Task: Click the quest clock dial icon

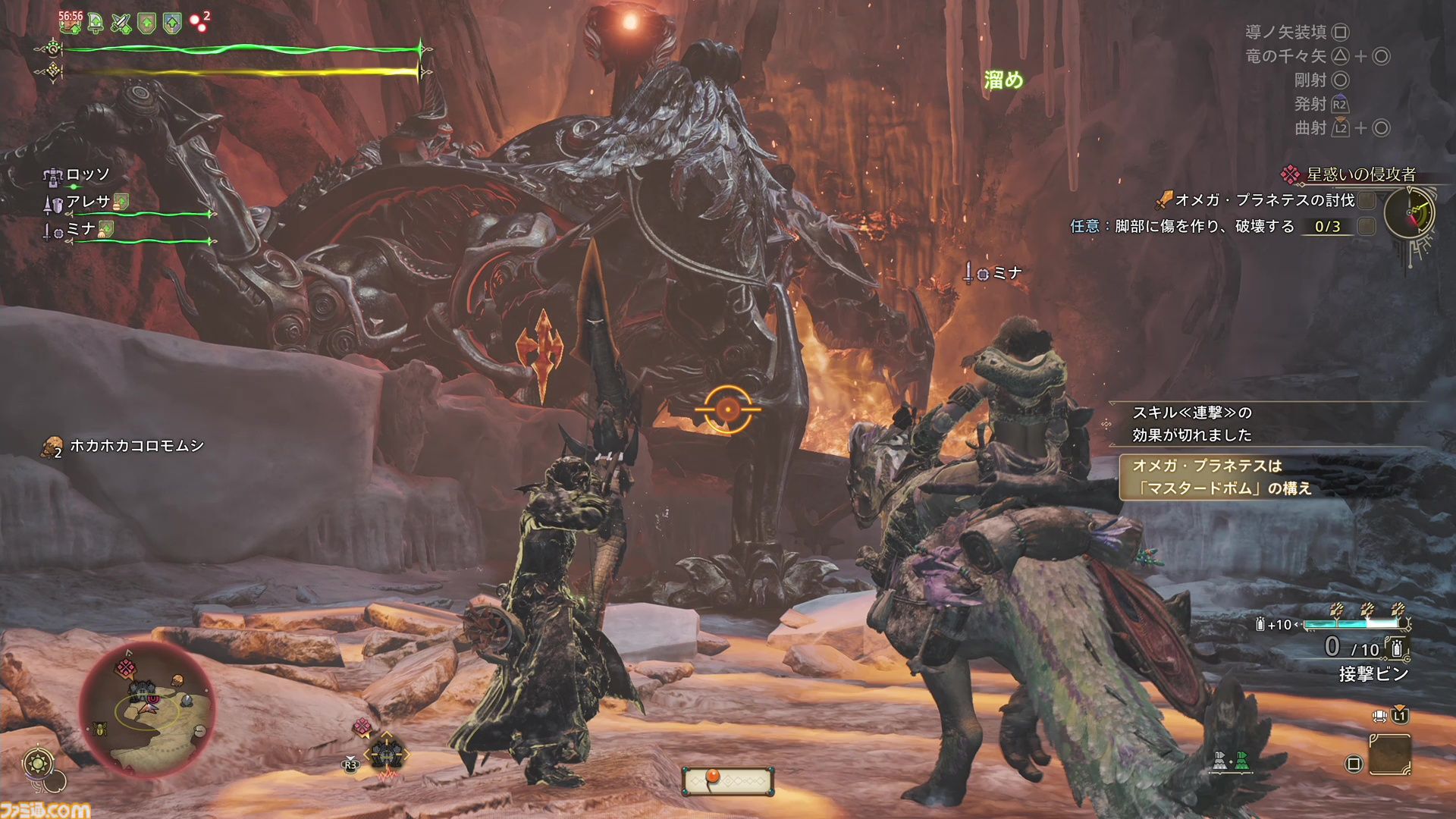Action: 1409,213
